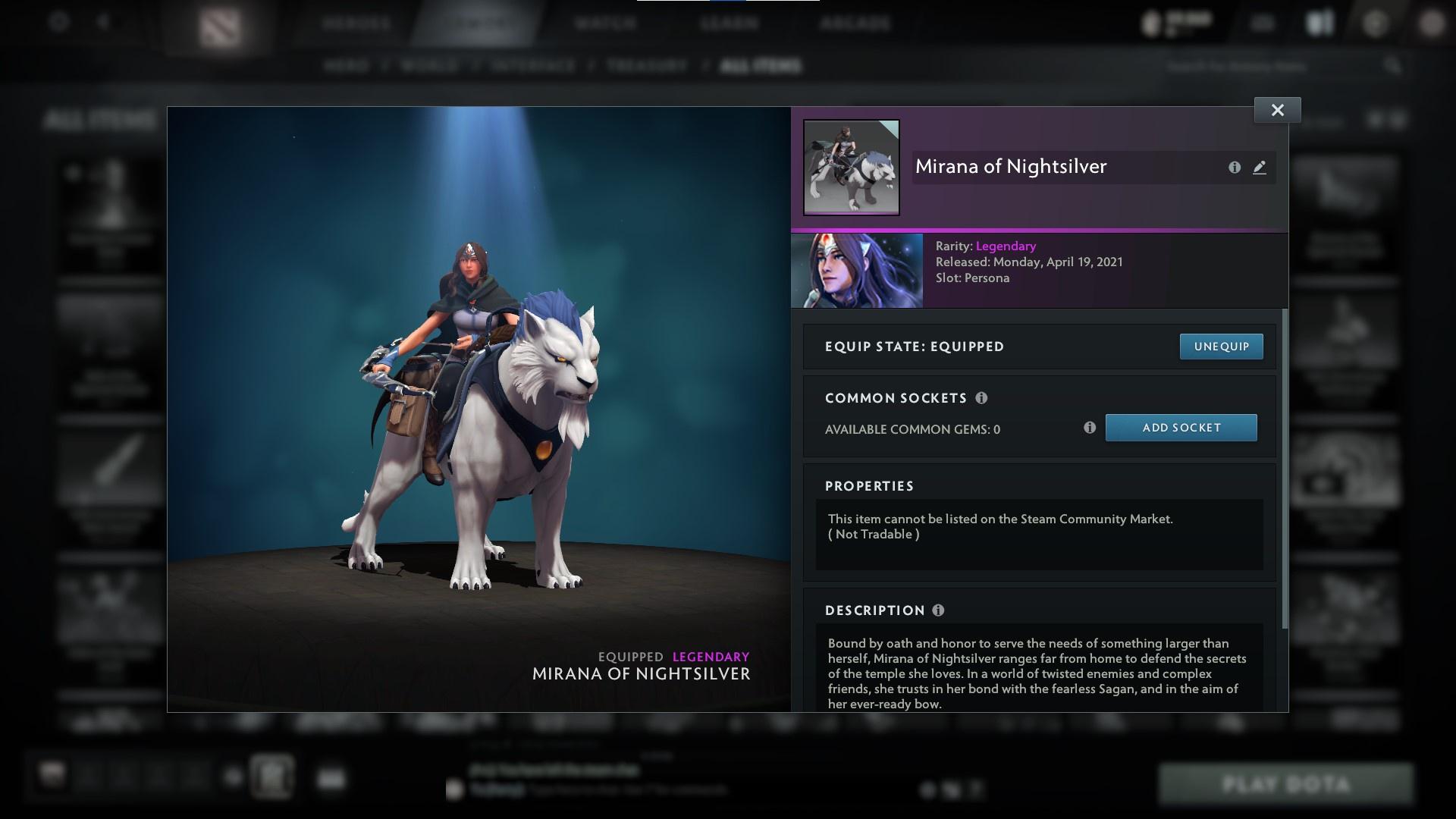
Task: Click your profile avatar in the top-right corner
Action: point(1432,22)
